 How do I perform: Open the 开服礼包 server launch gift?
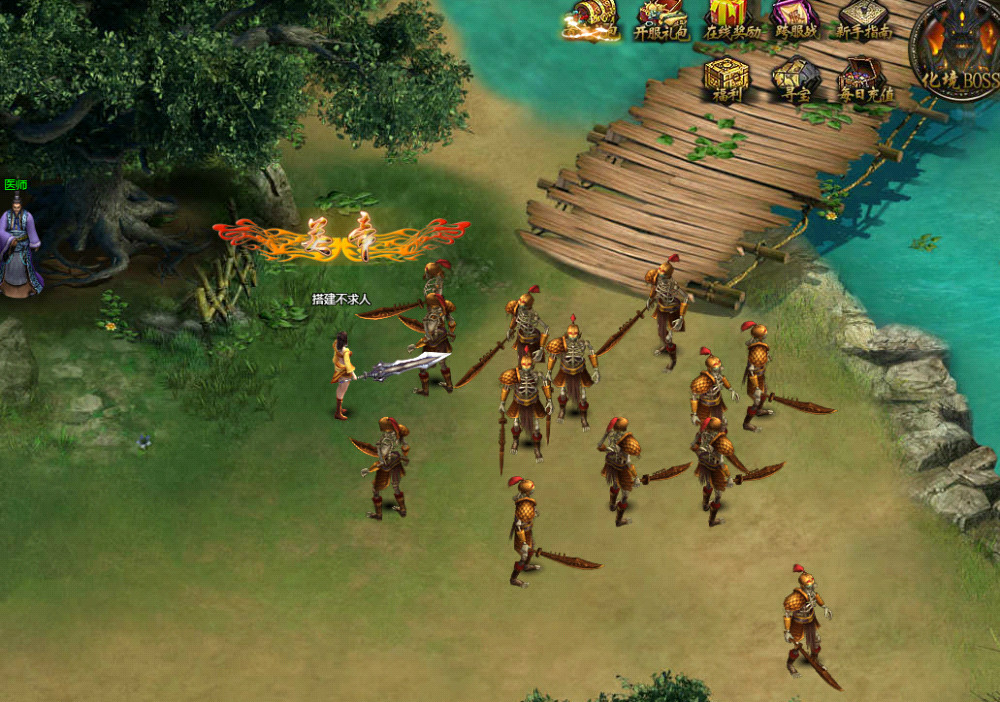point(661,18)
